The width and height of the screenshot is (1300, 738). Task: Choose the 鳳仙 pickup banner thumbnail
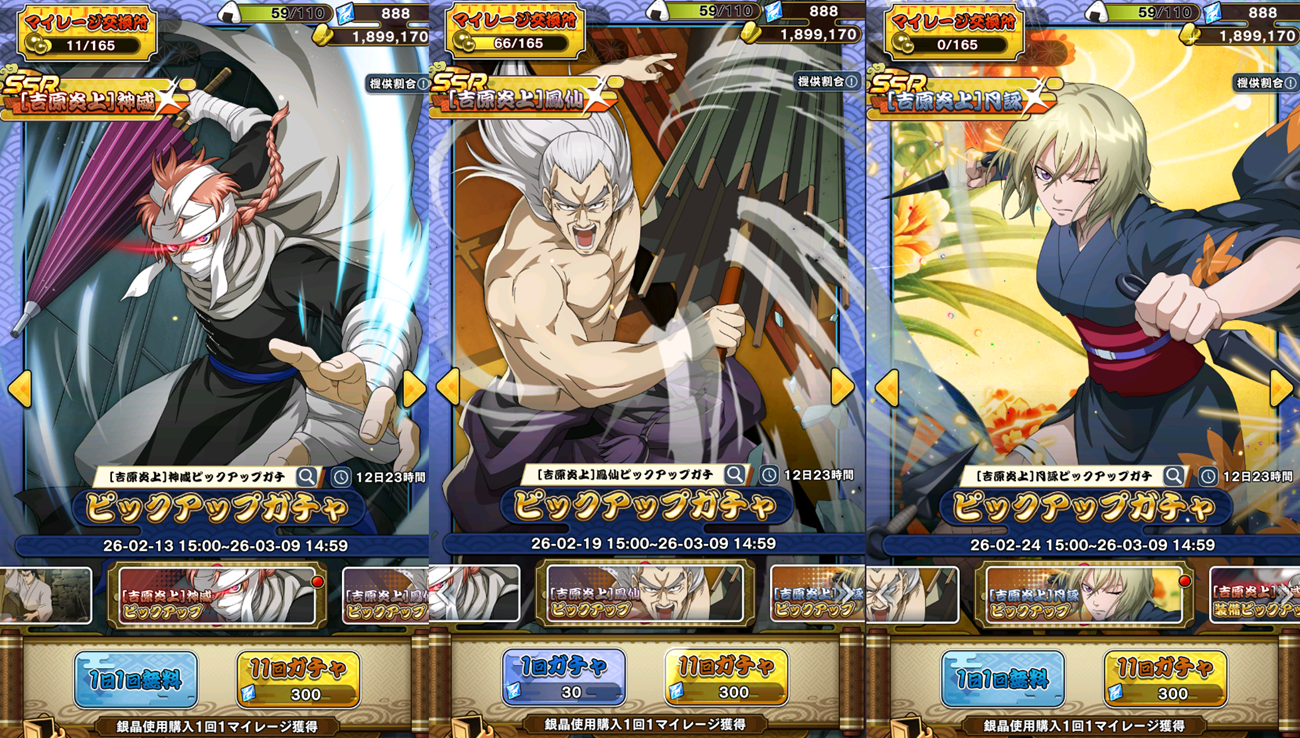(x=645, y=595)
